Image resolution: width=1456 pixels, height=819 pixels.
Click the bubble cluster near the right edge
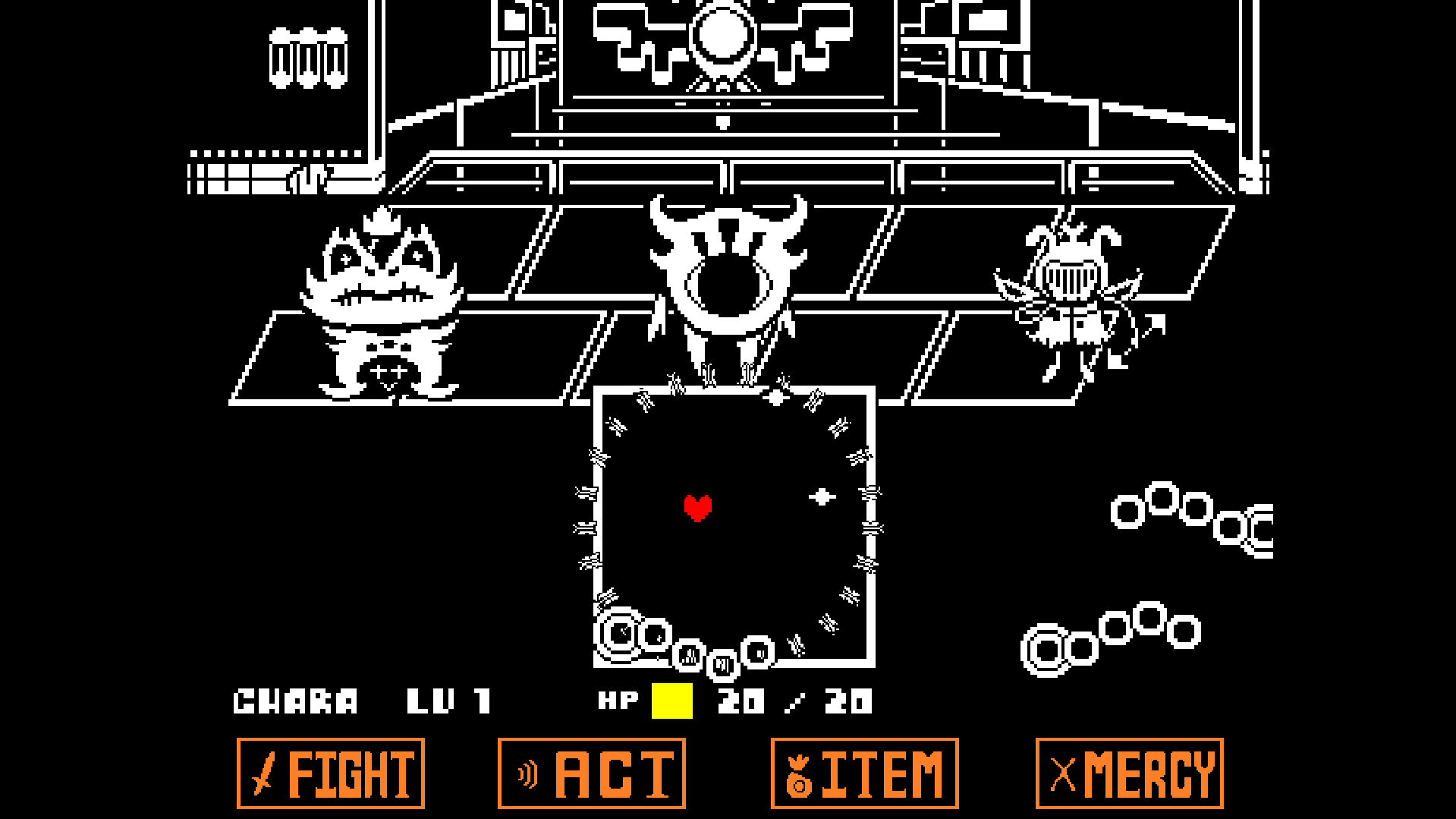pos(1191,516)
